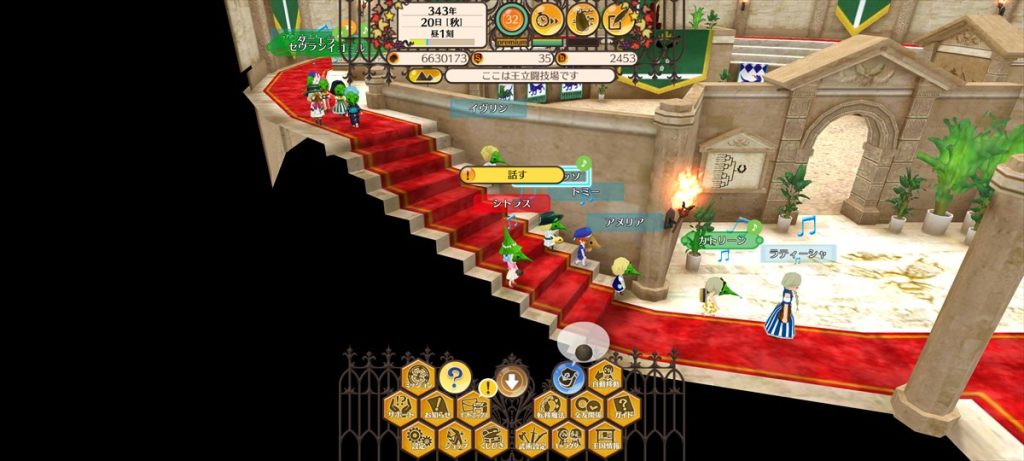This screenshot has height=461, width=1024.
Task: Open the 設定 gear settings
Action: pos(419,437)
